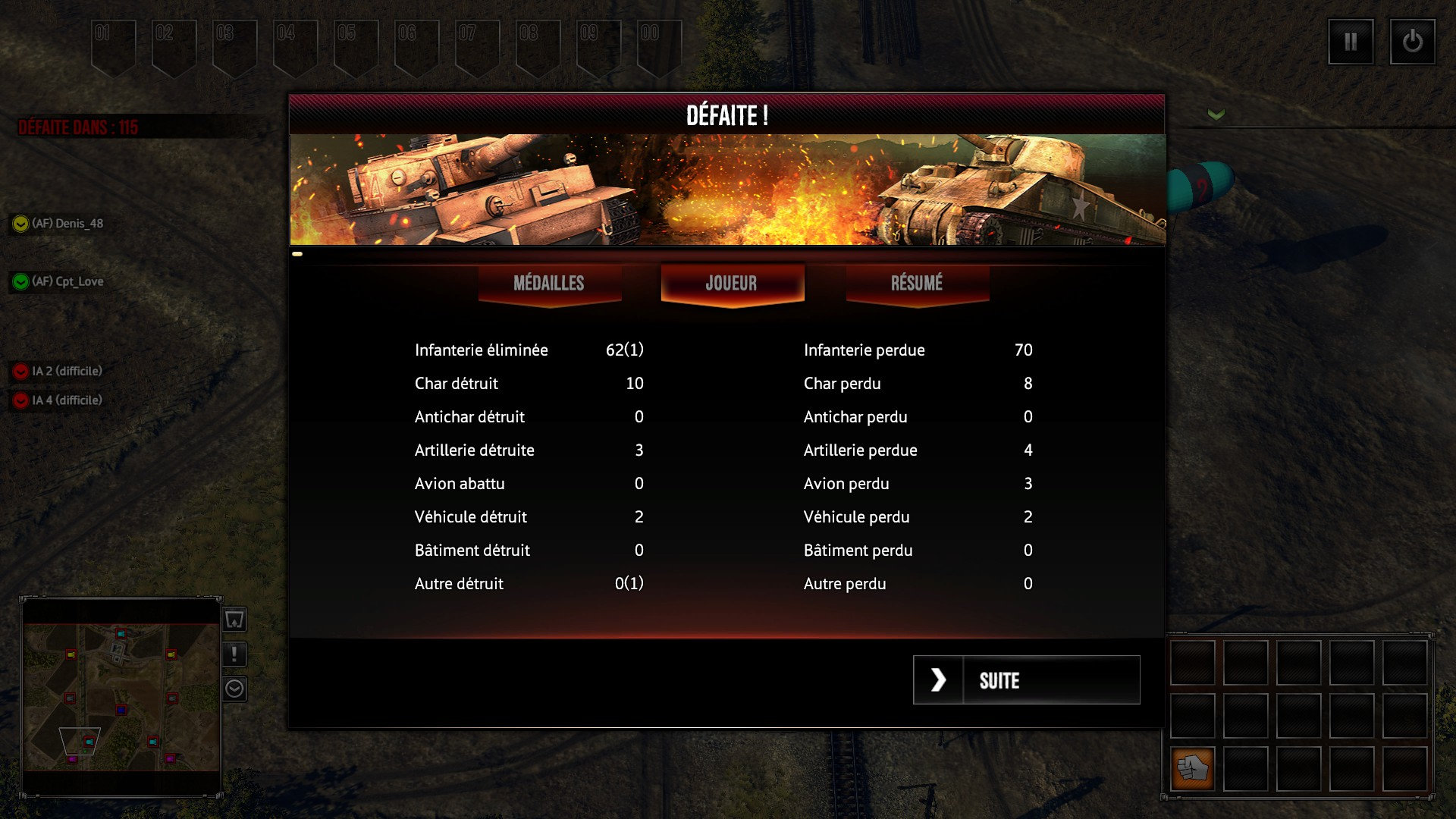Continue with the Suite button
Viewport: 1456px width, 819px height.
(x=1026, y=680)
